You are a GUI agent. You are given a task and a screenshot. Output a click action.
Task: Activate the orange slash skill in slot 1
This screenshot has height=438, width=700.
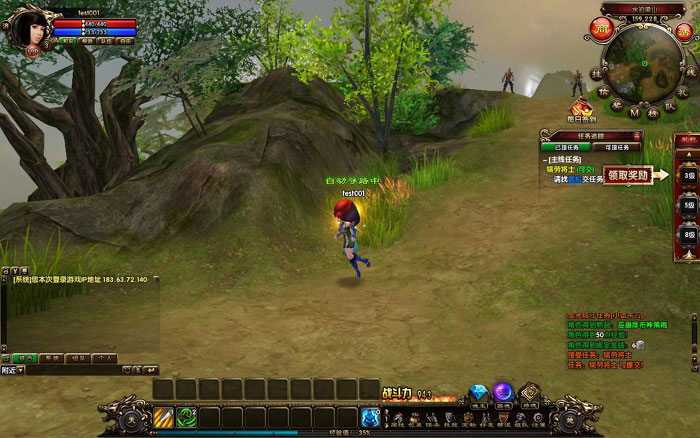coord(163,416)
